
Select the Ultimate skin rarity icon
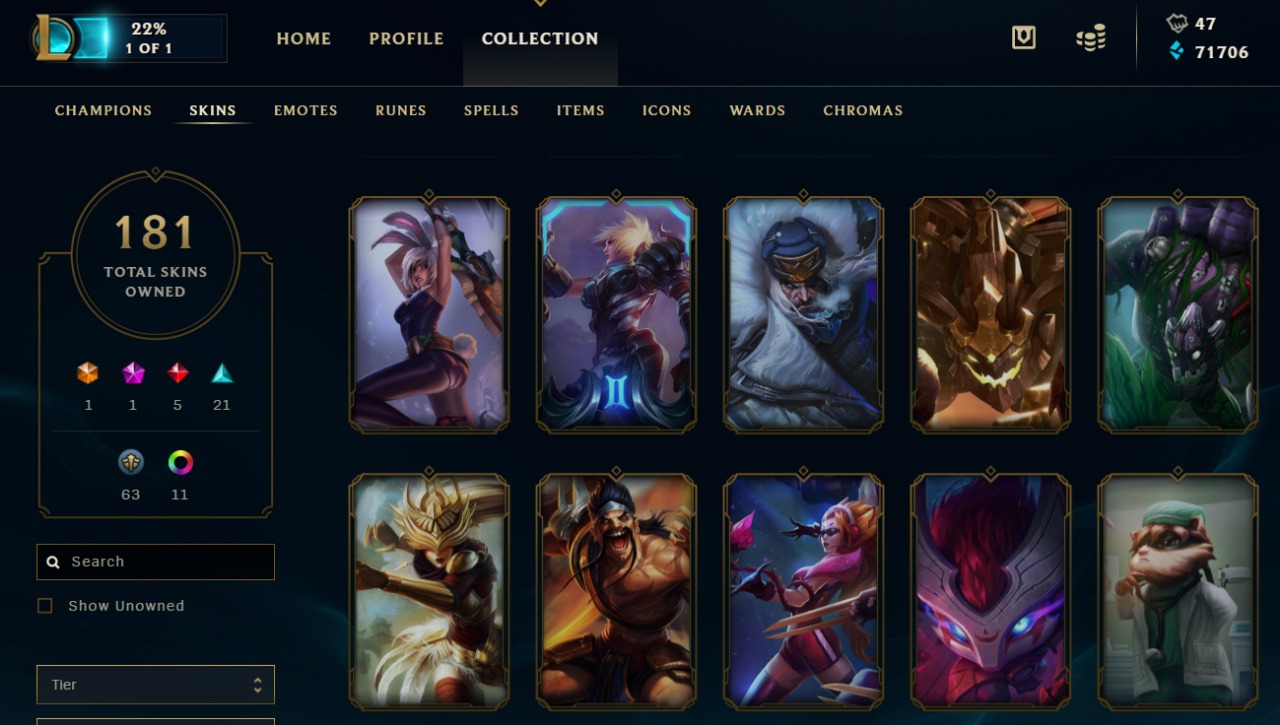(x=88, y=373)
